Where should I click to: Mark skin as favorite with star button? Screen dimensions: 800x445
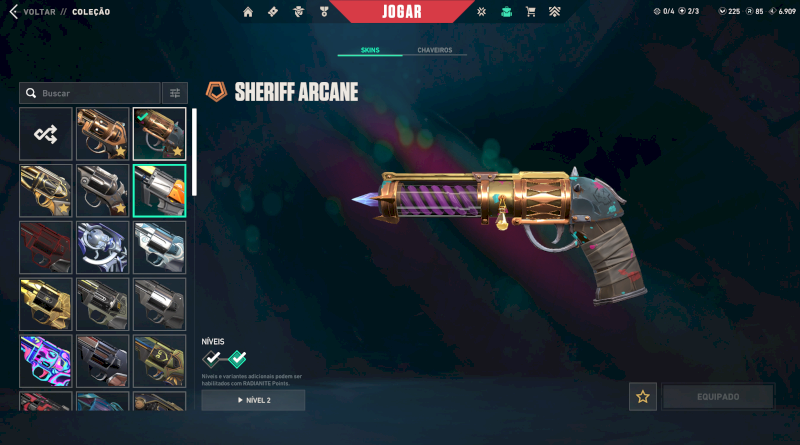click(x=643, y=397)
